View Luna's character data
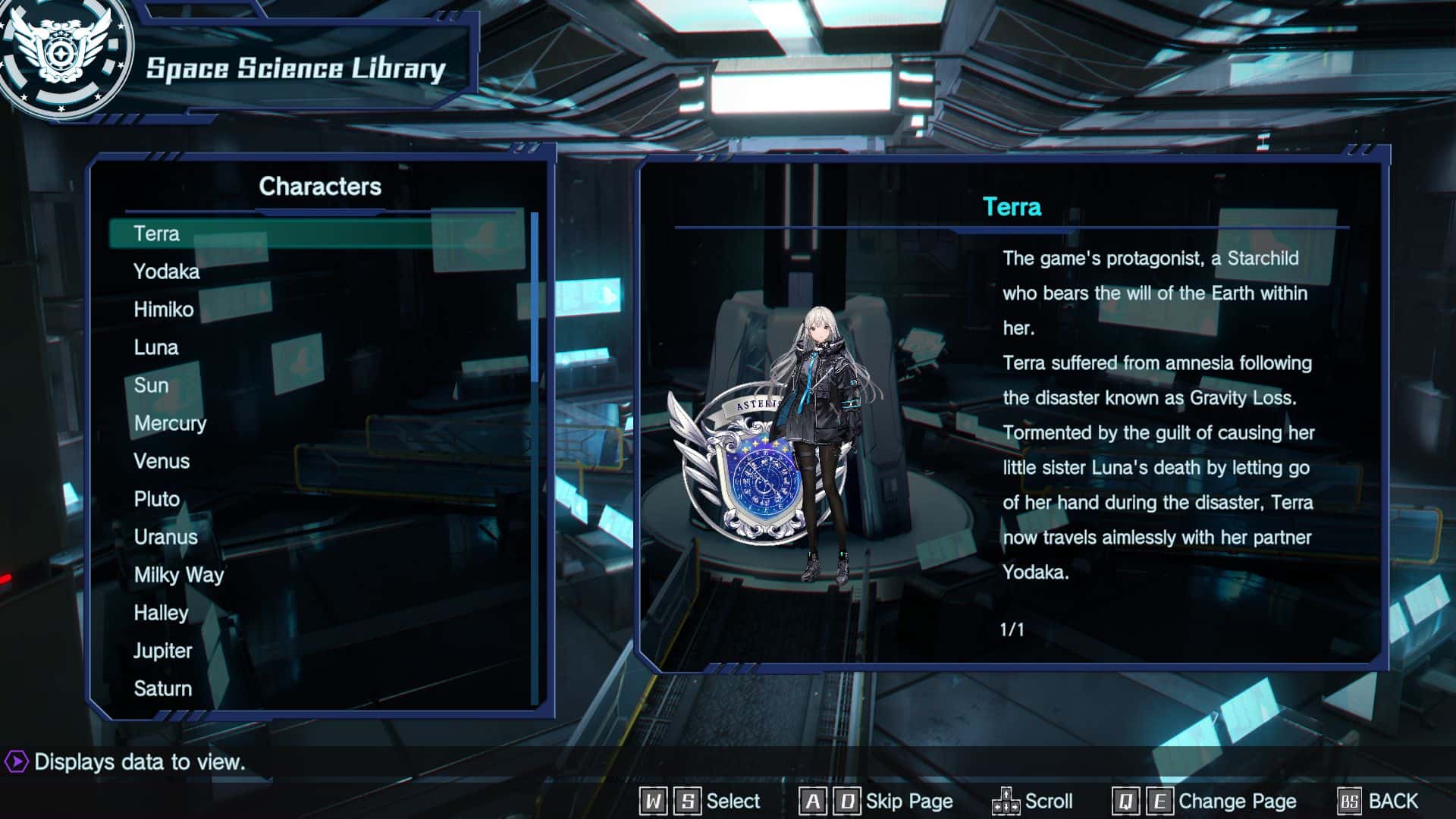The height and width of the screenshot is (819, 1456). coord(155,347)
